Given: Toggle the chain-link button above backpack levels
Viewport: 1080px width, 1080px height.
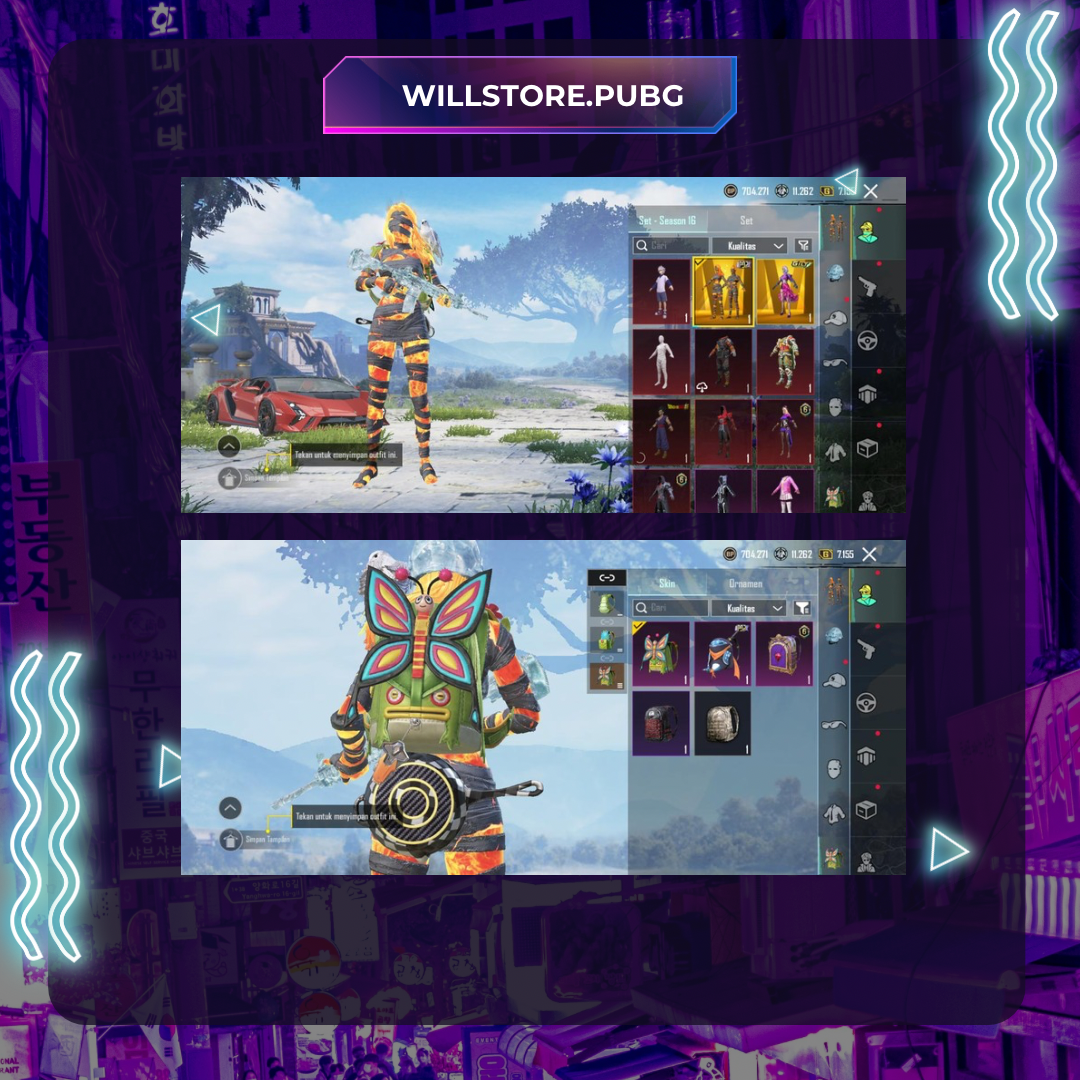Looking at the screenshot, I should coord(606,578).
